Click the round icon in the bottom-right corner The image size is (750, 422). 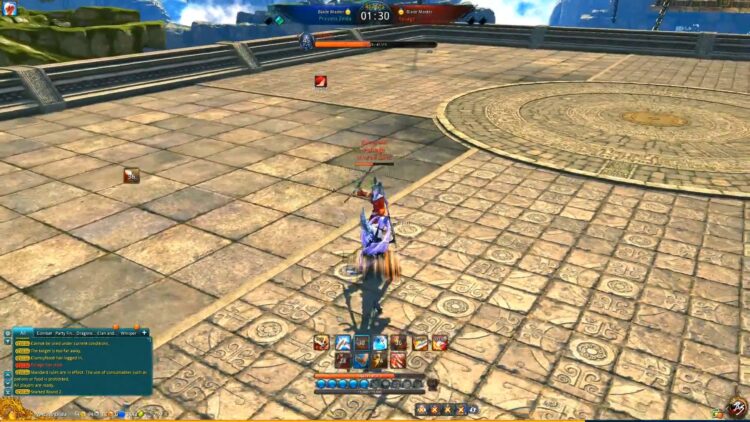point(737,408)
